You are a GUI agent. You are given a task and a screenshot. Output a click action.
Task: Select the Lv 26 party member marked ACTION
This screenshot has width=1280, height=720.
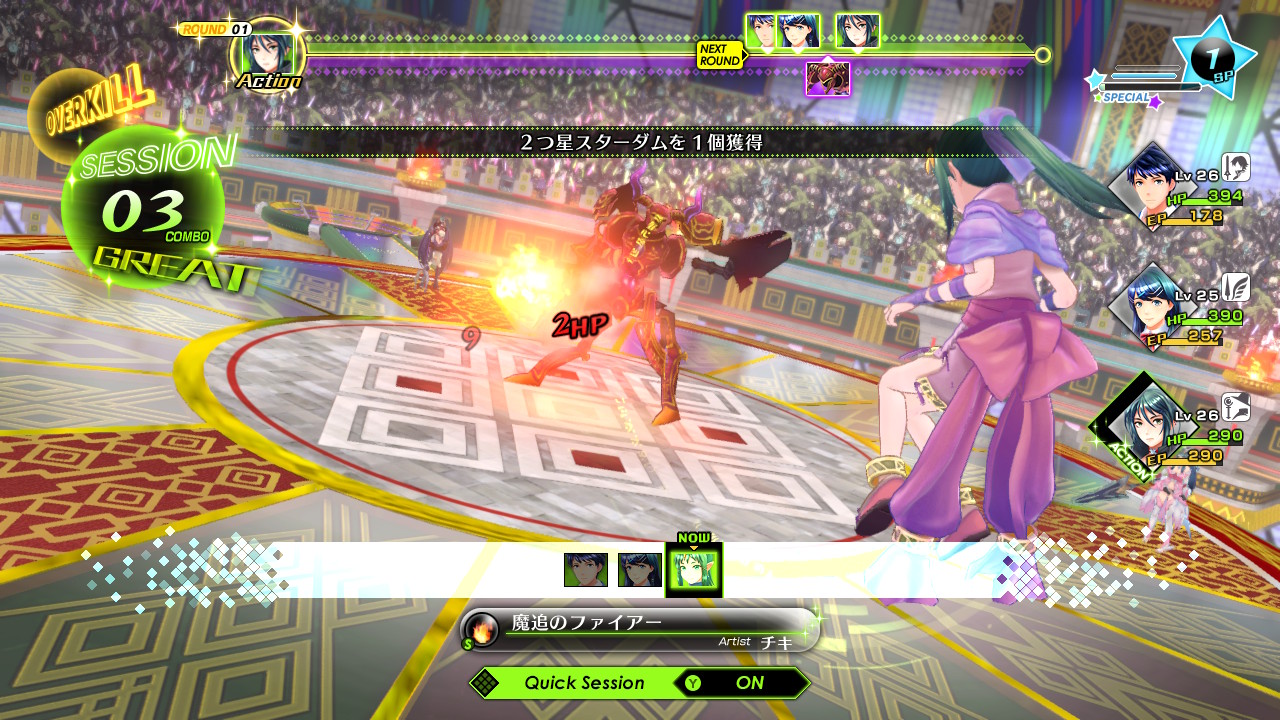(1146, 428)
